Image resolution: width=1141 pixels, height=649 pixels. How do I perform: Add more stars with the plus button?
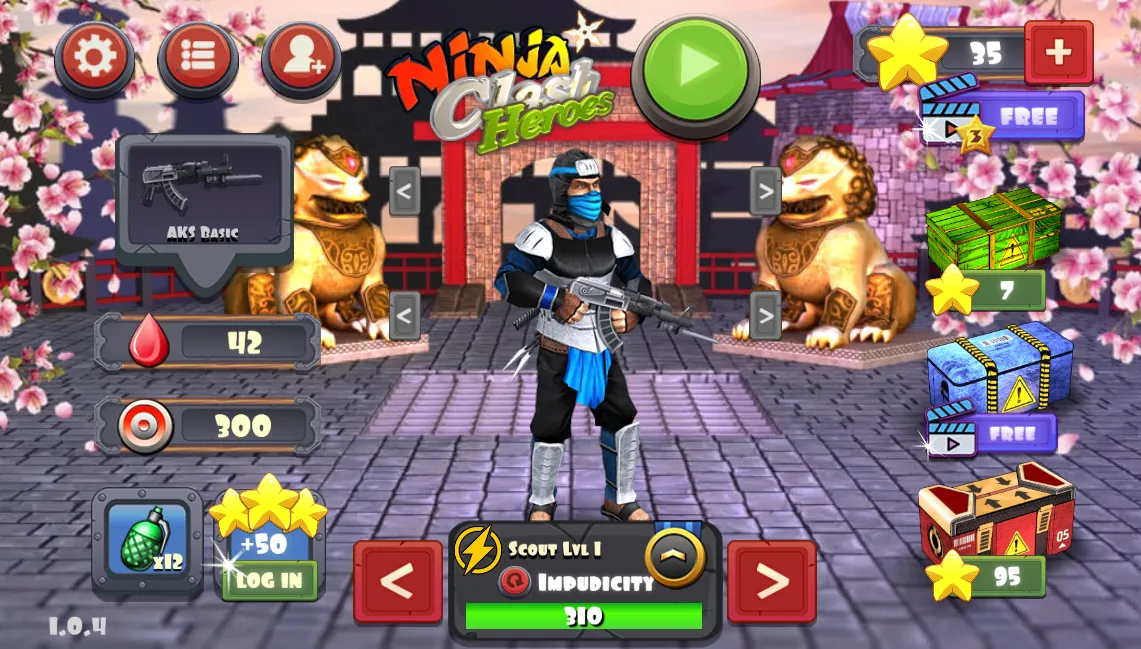tap(1058, 53)
